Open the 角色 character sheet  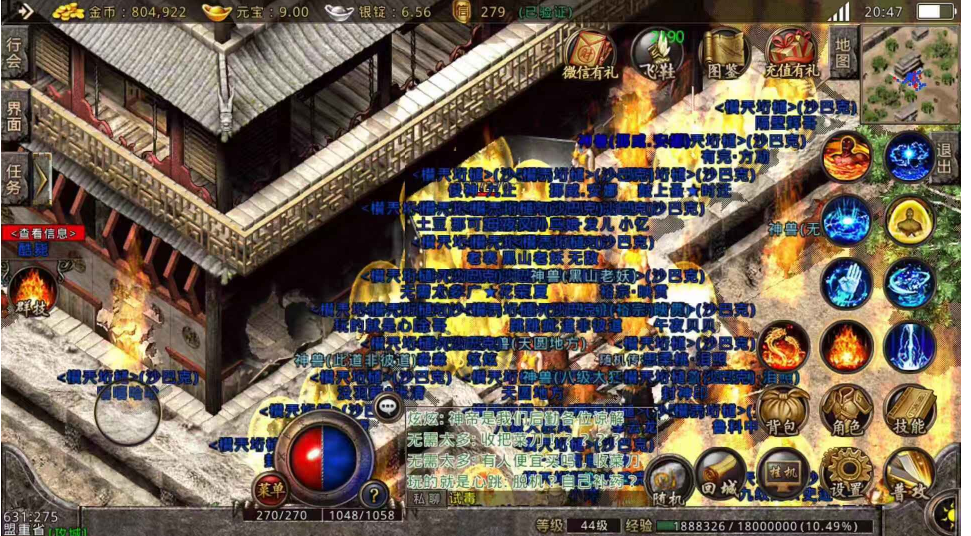(846, 410)
